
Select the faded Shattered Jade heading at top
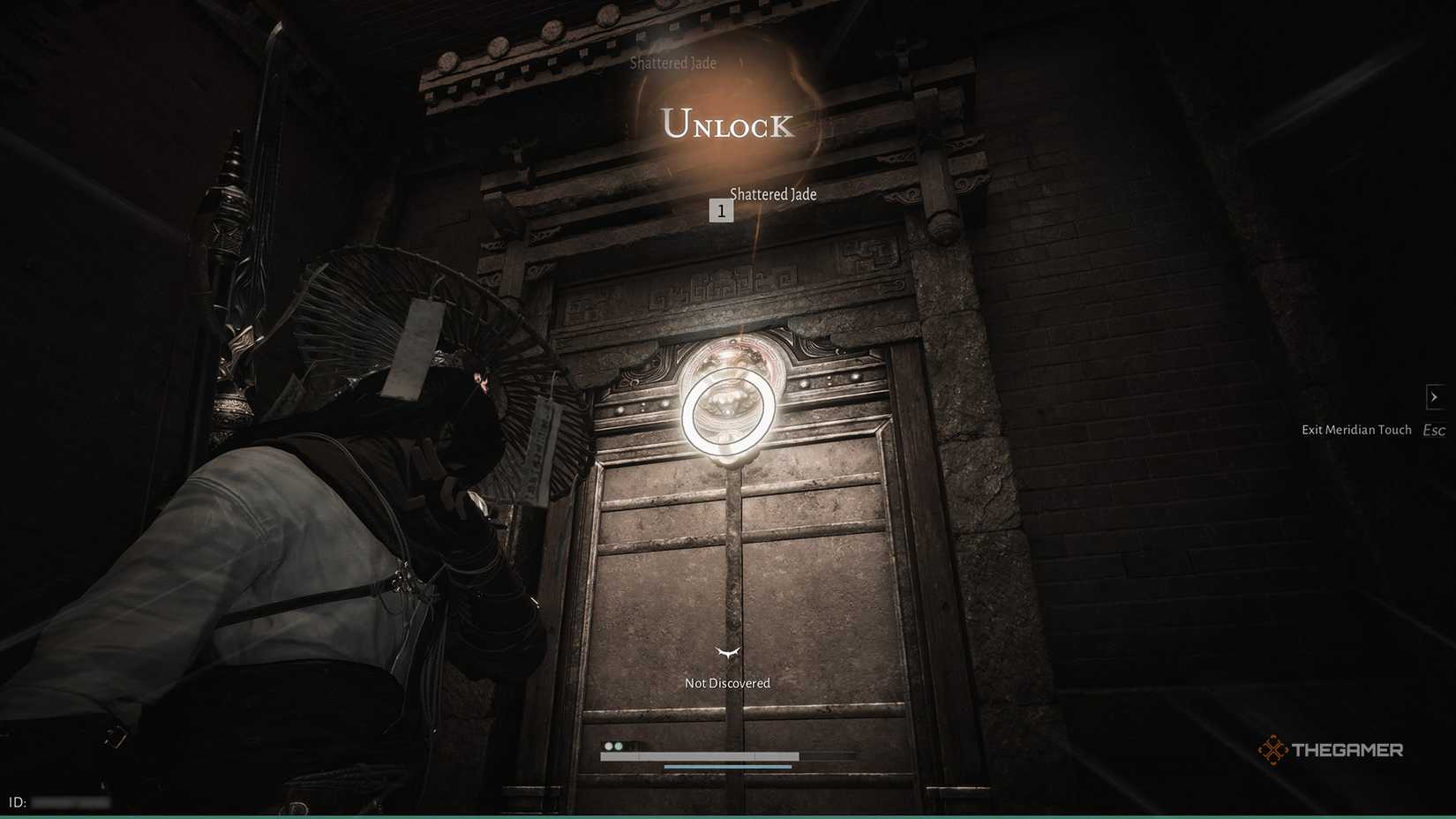pos(673,63)
